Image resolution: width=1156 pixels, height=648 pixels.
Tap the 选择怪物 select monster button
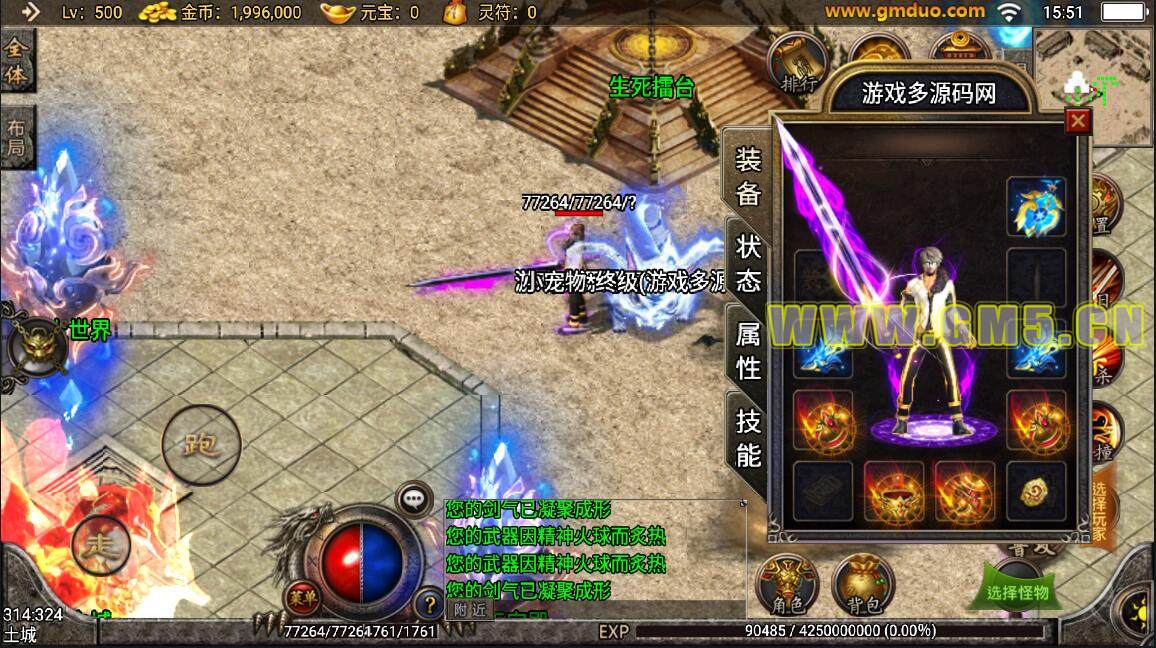pos(1018,590)
